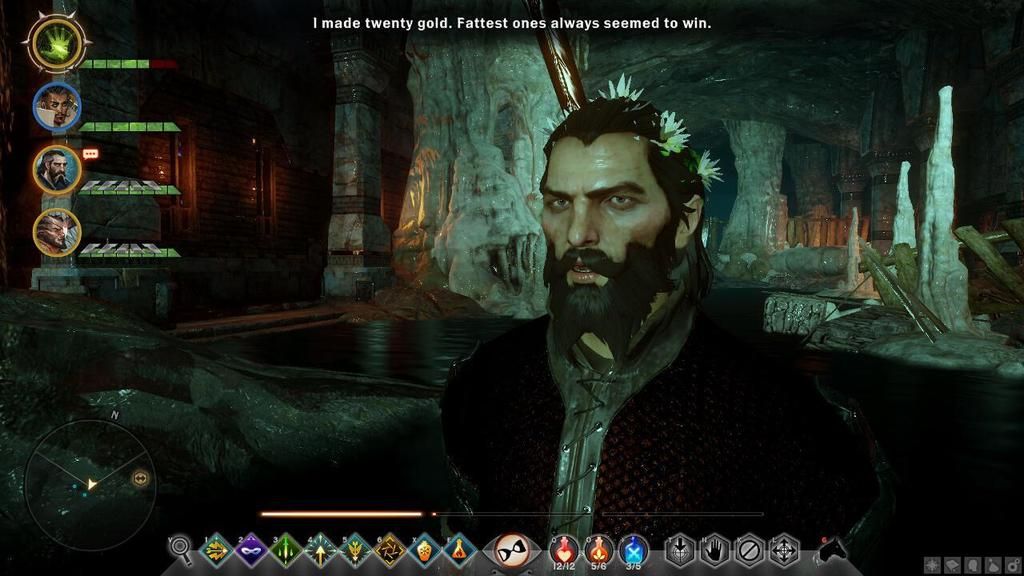
Task: Select the moustached companion portrait
Action: (56, 106)
